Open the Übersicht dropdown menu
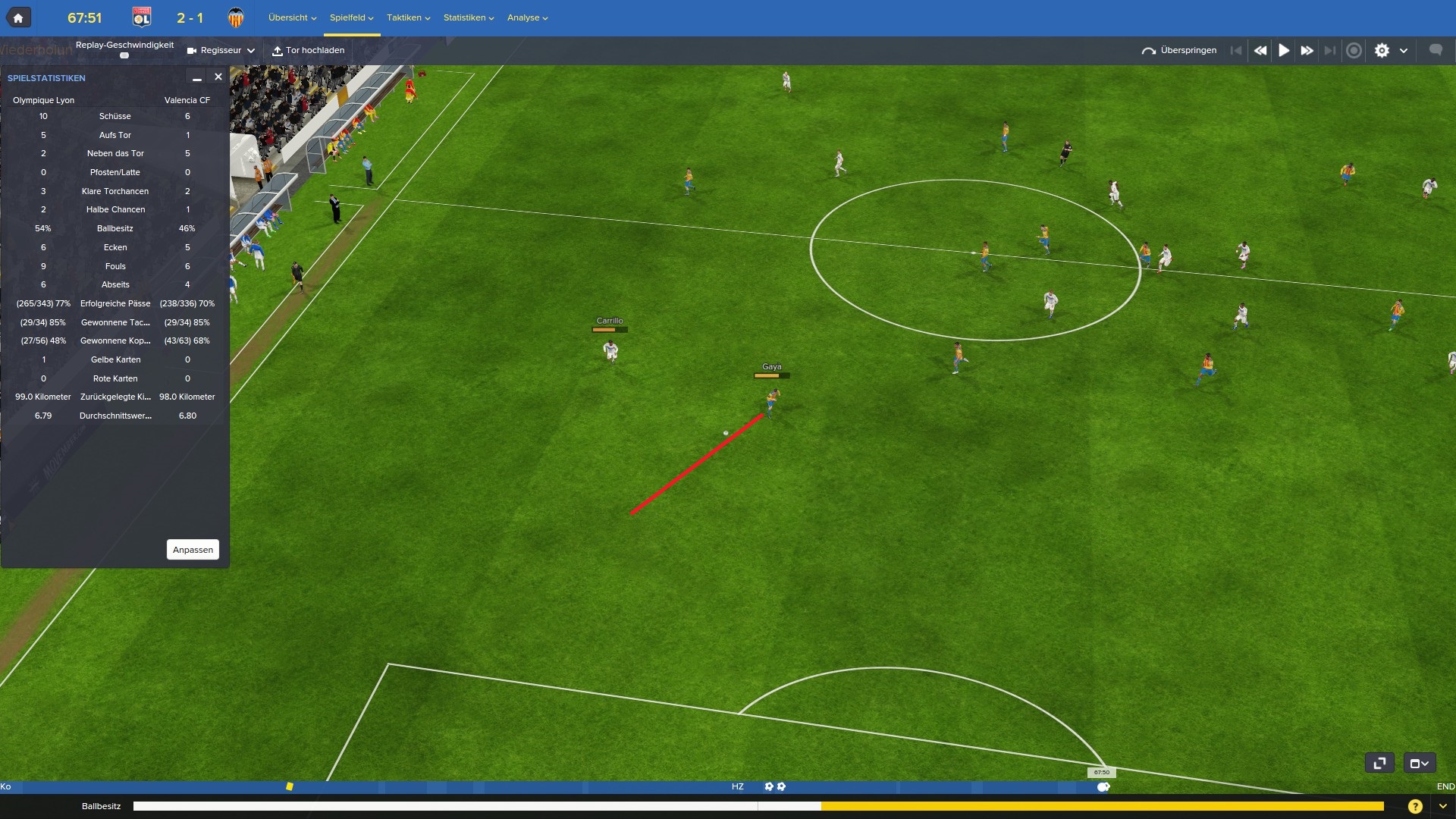This screenshot has height=819, width=1456. (x=292, y=17)
